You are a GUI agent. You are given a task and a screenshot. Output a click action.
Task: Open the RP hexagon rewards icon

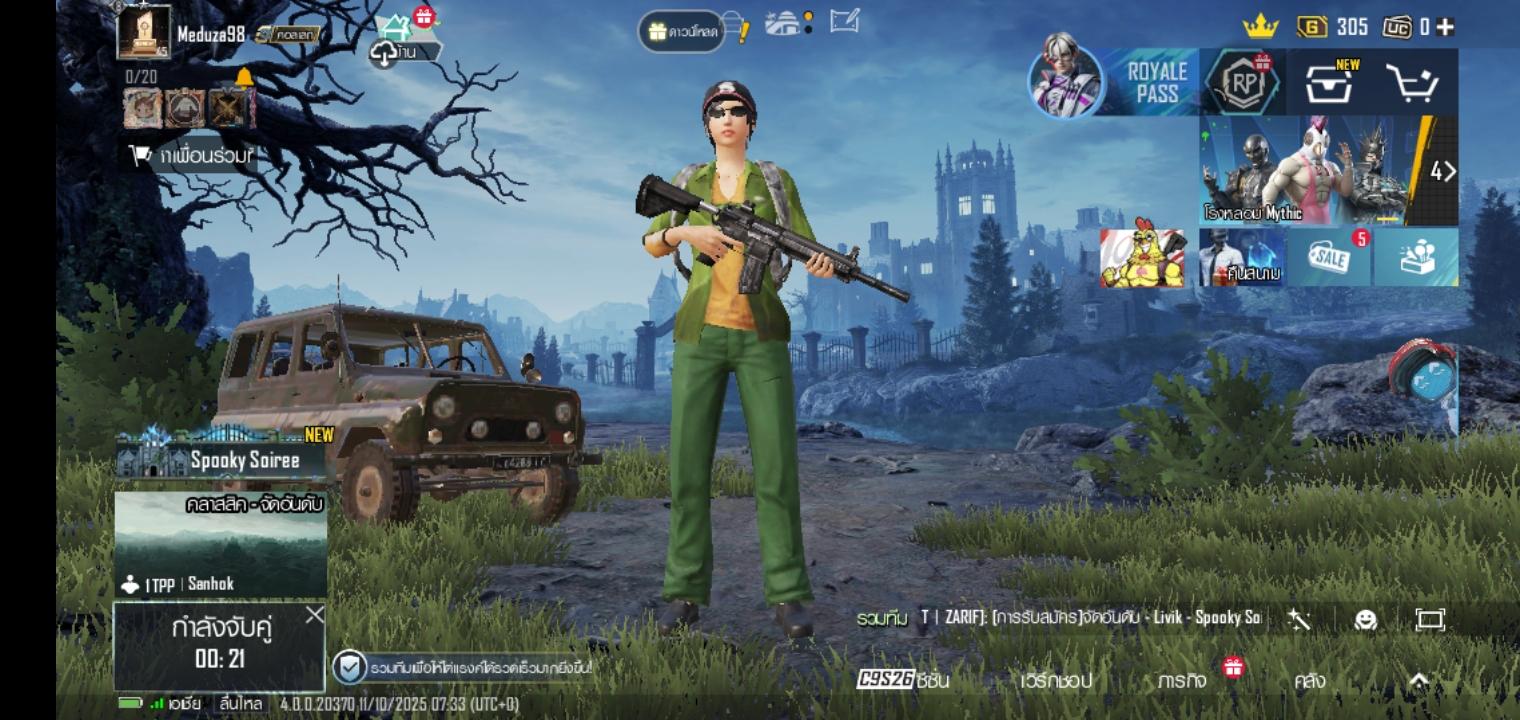click(1243, 83)
